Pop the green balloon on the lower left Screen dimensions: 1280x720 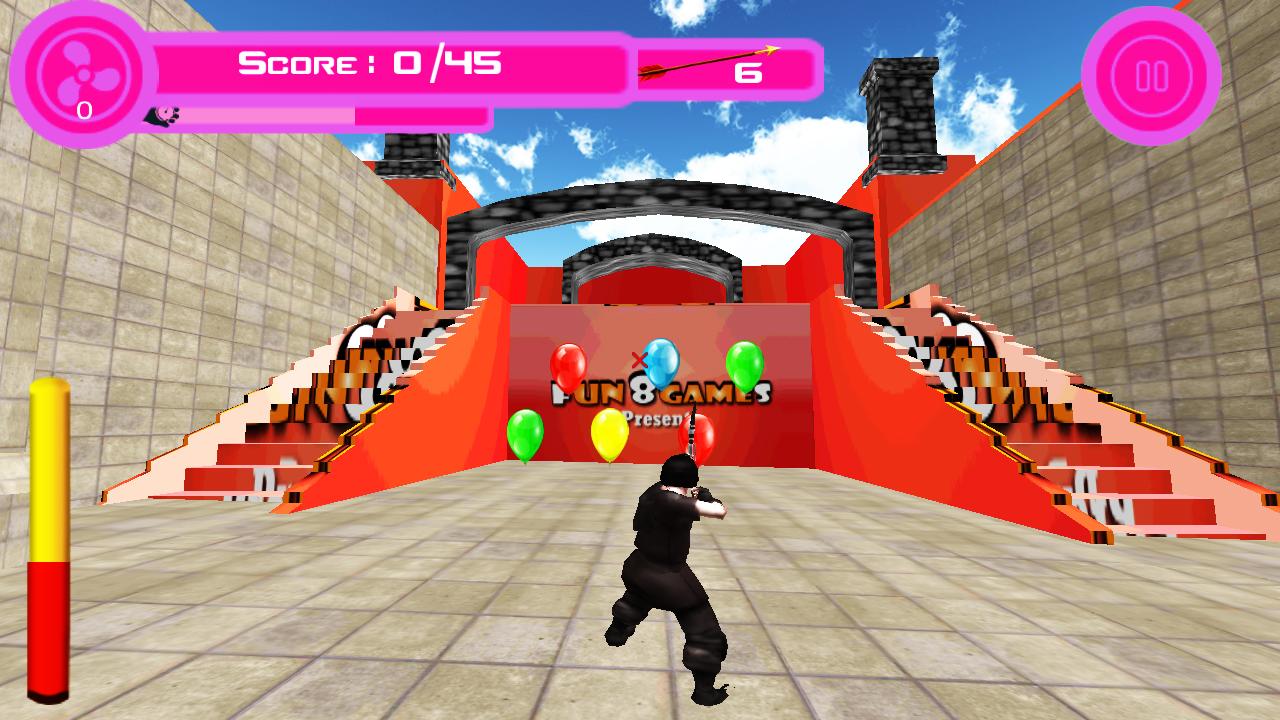(524, 435)
